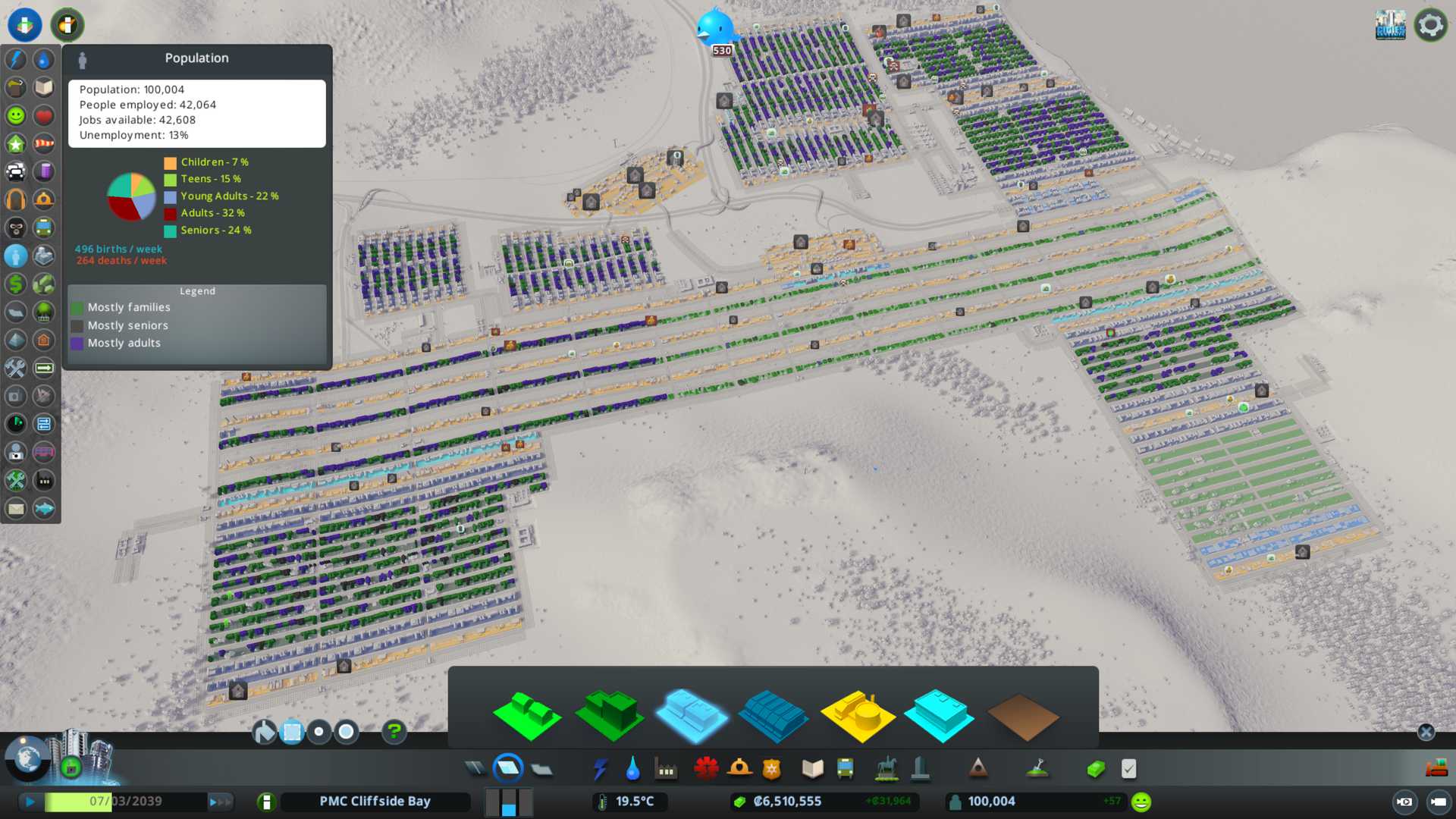This screenshot has height=819, width=1456.
Task: Choose high density residential zone
Action: [x=610, y=715]
